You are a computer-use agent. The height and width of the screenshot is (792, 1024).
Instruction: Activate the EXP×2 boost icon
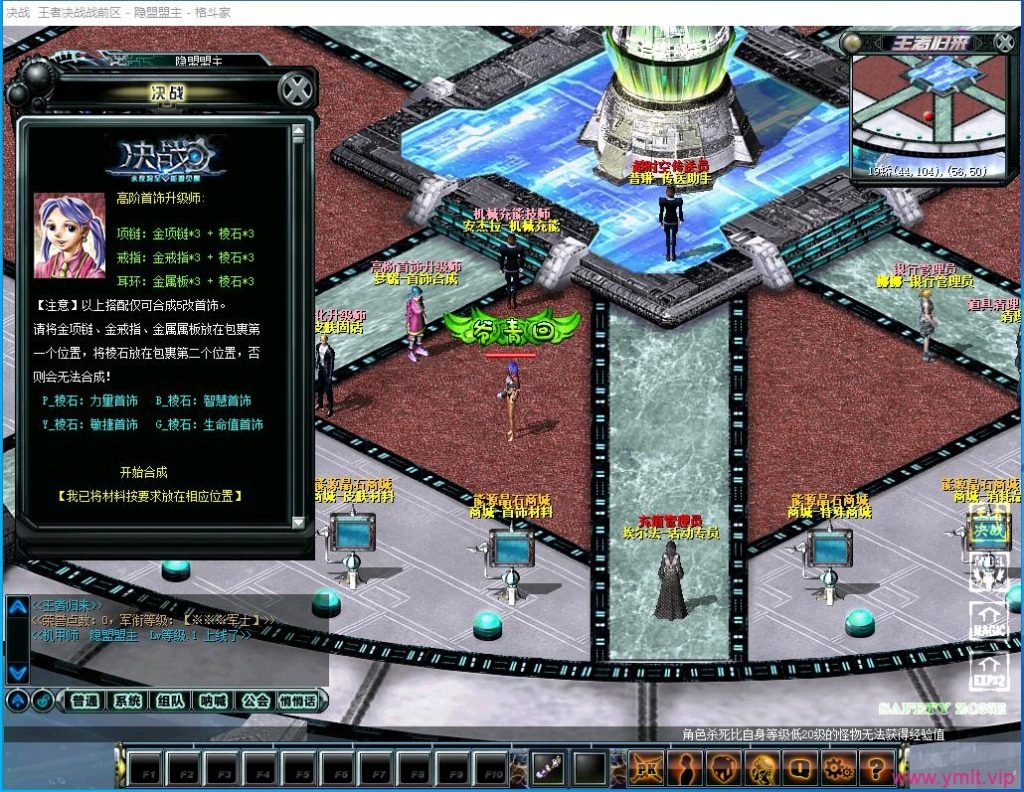pos(990,668)
